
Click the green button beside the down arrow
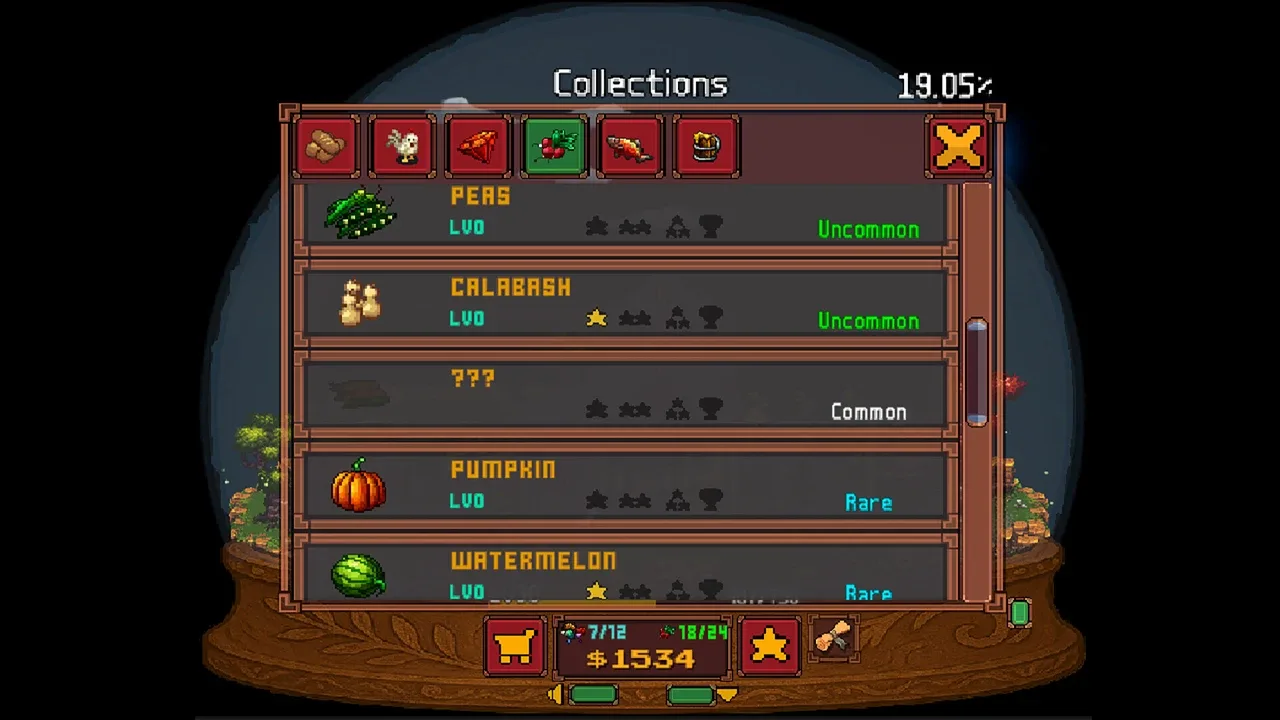690,695
